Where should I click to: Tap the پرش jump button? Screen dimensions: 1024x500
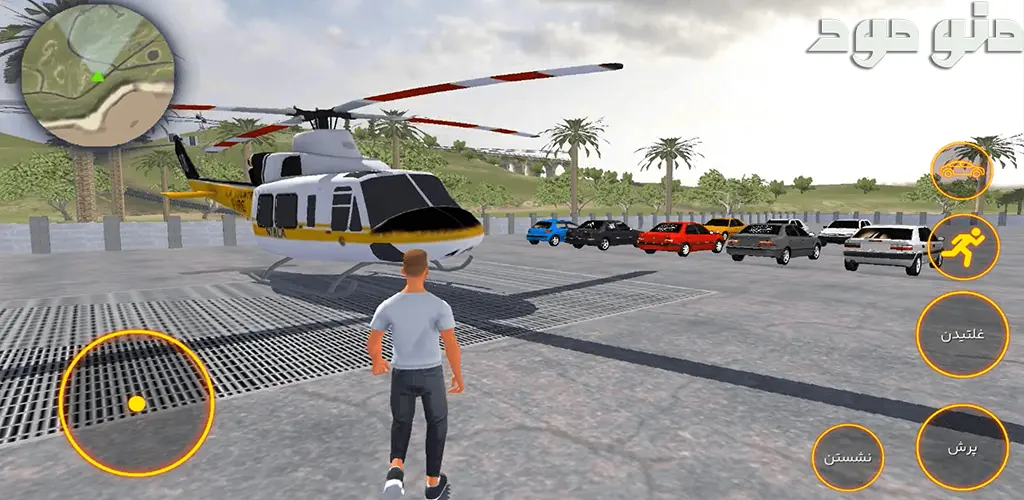[x=962, y=447]
